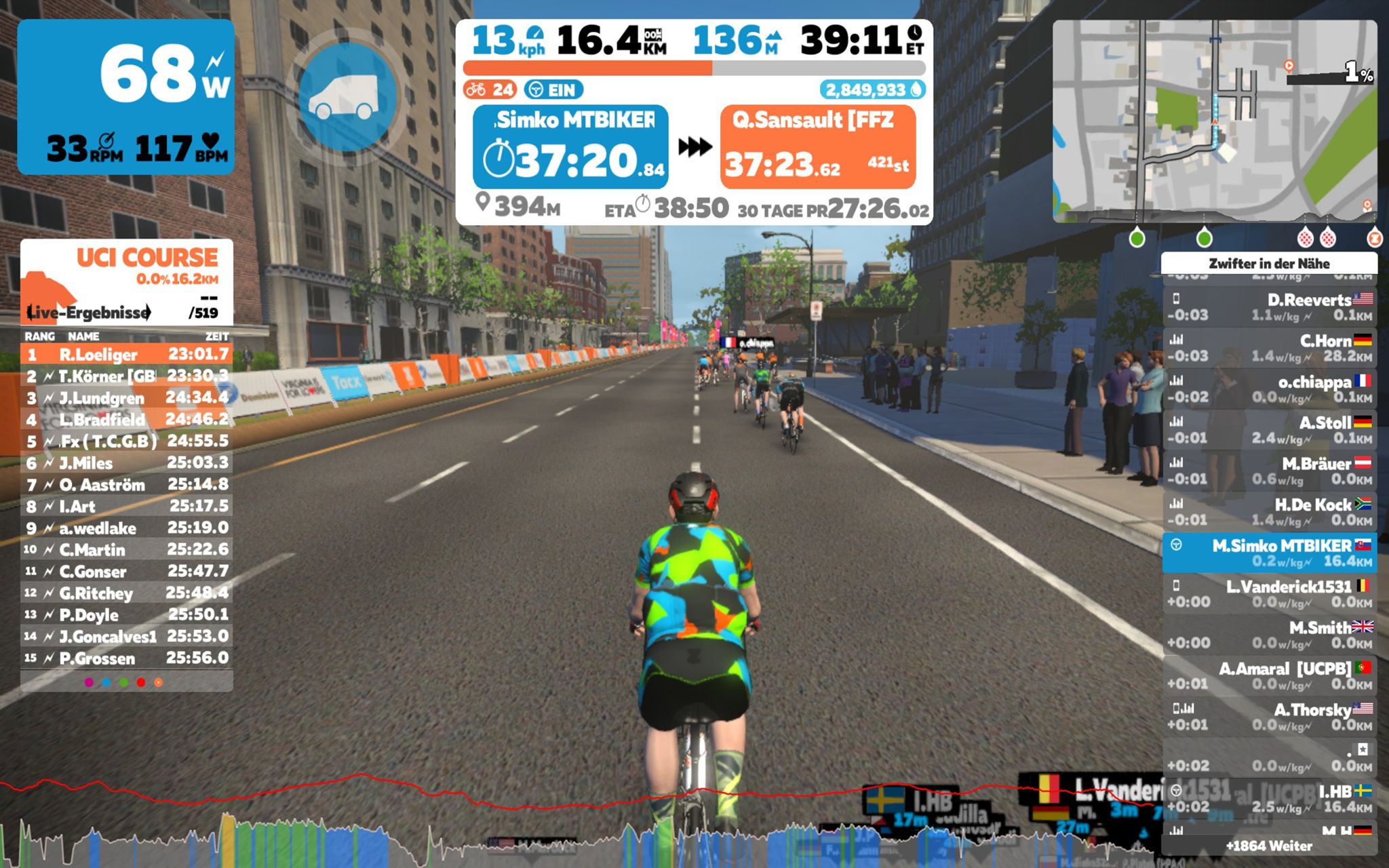
Task: Activate the van power-up icon
Action: coord(347,97)
